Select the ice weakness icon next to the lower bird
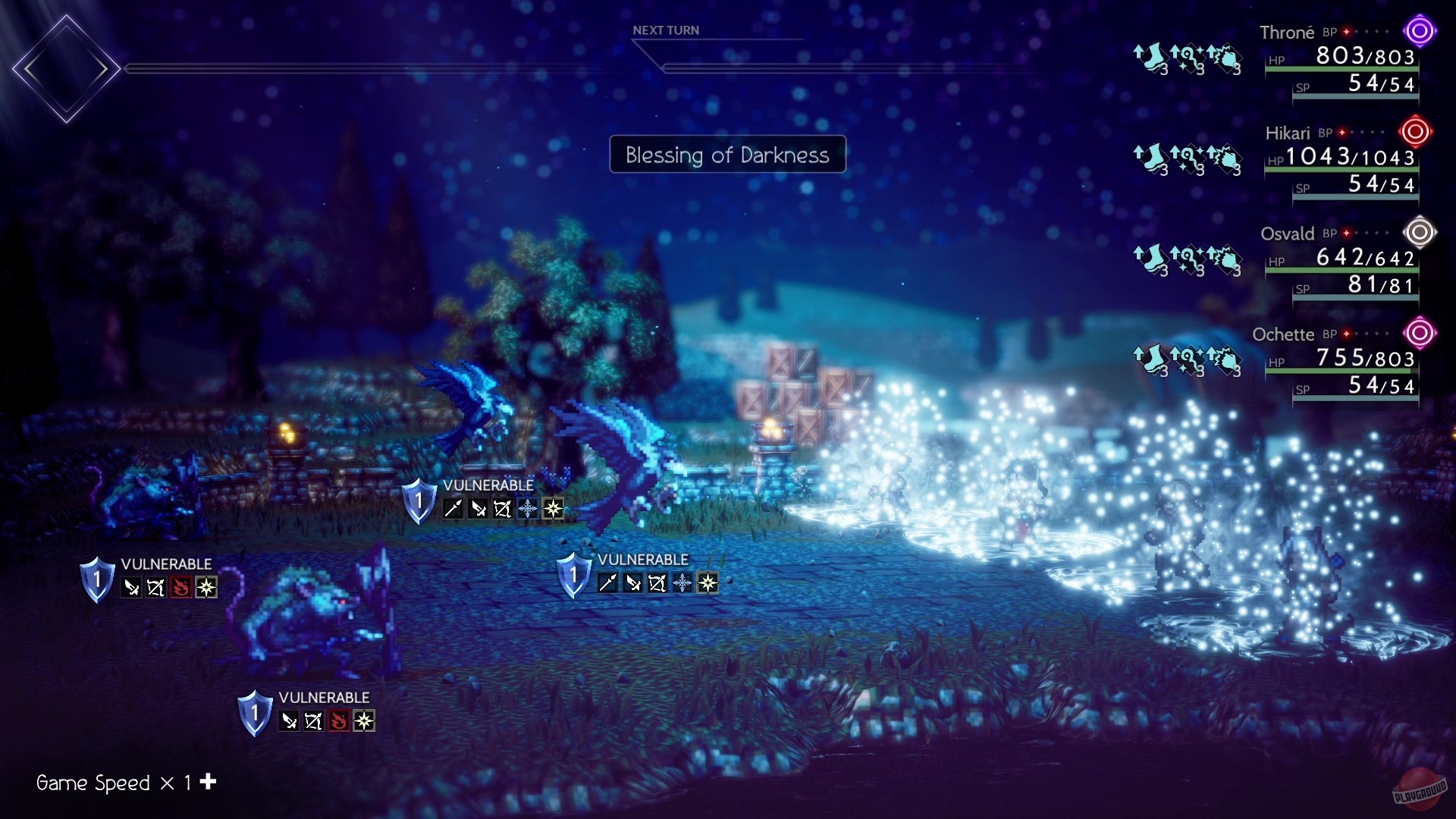1456x819 pixels. pos(683,583)
